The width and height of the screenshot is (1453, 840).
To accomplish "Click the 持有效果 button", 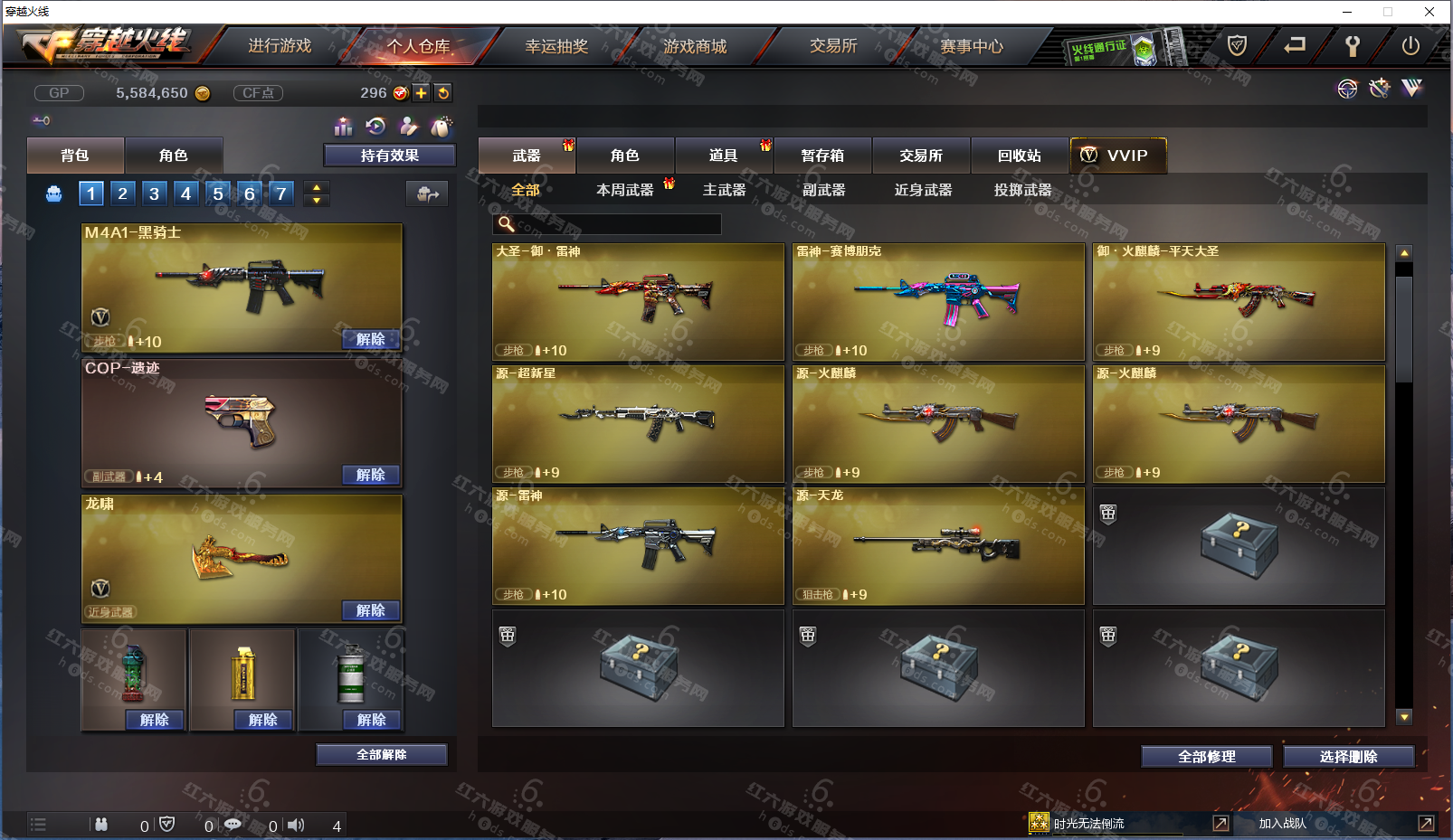I will click(x=389, y=156).
